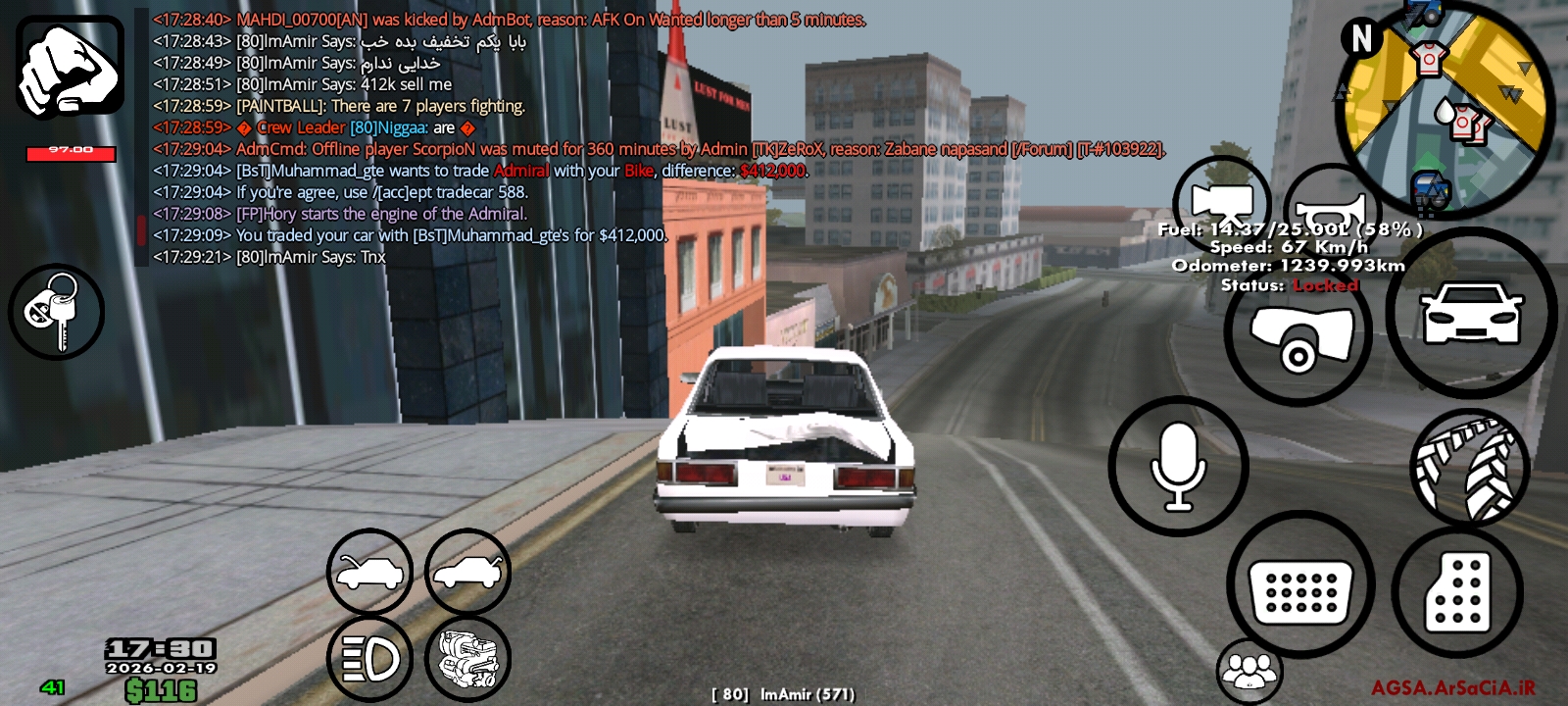Tap the wide brake pedal
Screen dimensions: 1568x706
tap(1300, 585)
